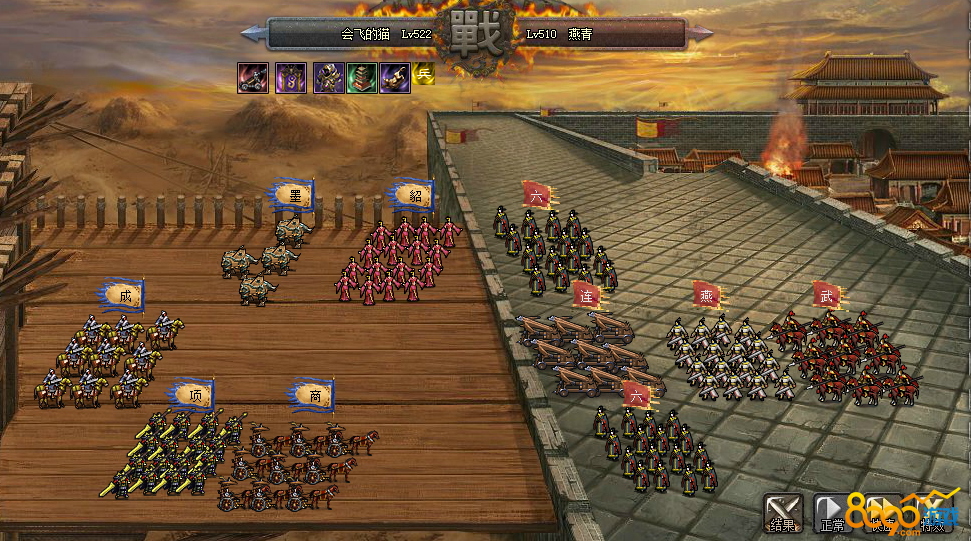Activate the green pagoda tower icon
This screenshot has height=541, width=971.
point(361,77)
